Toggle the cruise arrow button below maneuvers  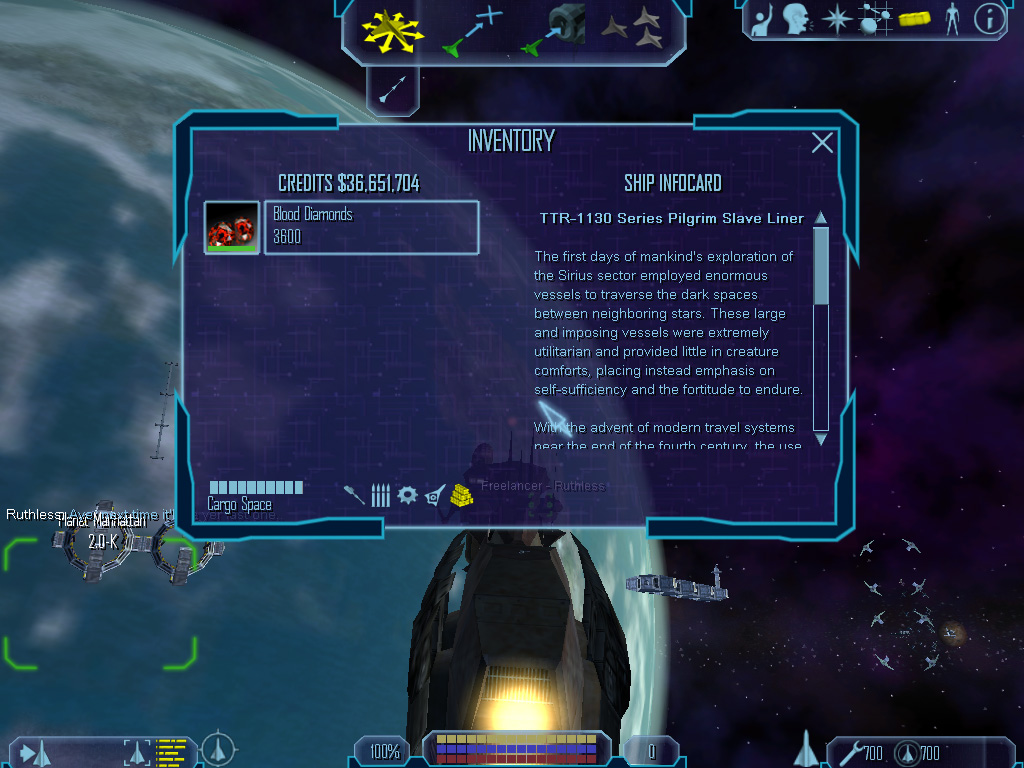392,91
